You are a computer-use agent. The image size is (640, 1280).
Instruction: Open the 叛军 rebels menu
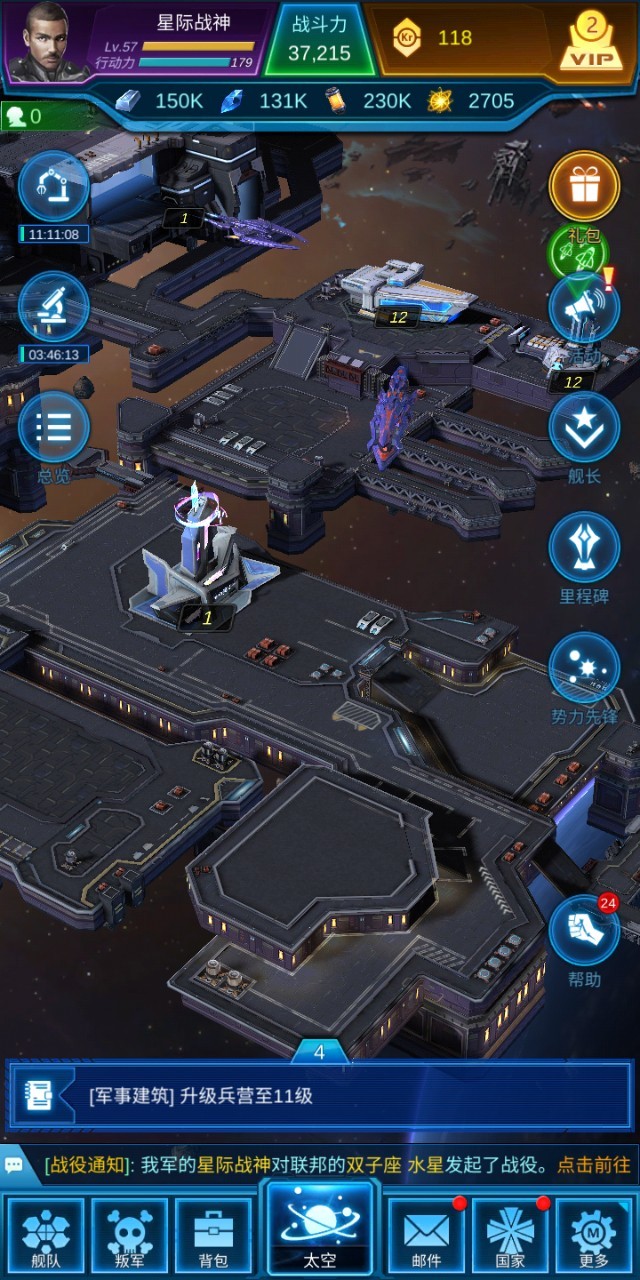click(x=130, y=1235)
